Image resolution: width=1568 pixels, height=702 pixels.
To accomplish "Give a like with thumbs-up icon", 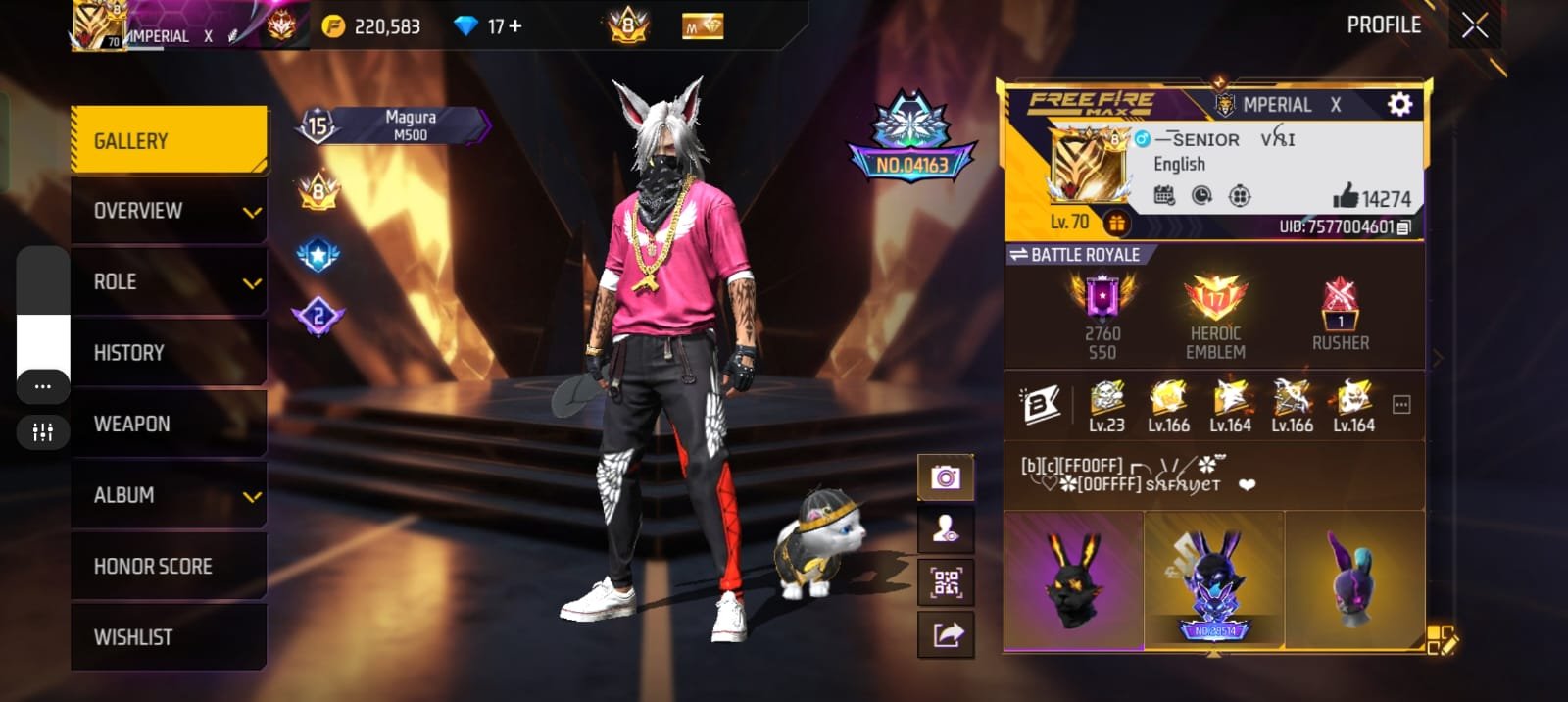I will pos(1346,197).
